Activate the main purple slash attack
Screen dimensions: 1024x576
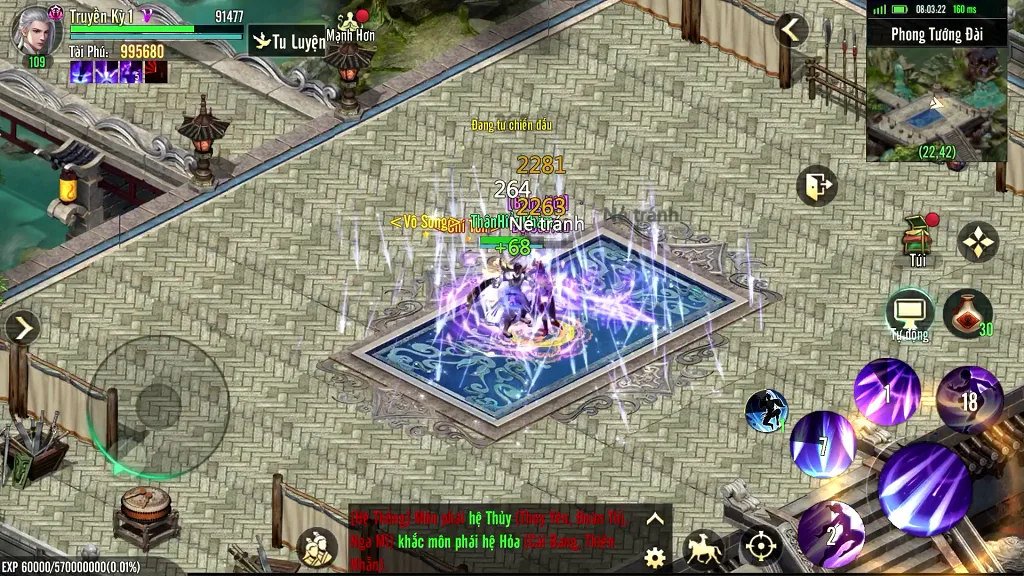[x=925, y=488]
